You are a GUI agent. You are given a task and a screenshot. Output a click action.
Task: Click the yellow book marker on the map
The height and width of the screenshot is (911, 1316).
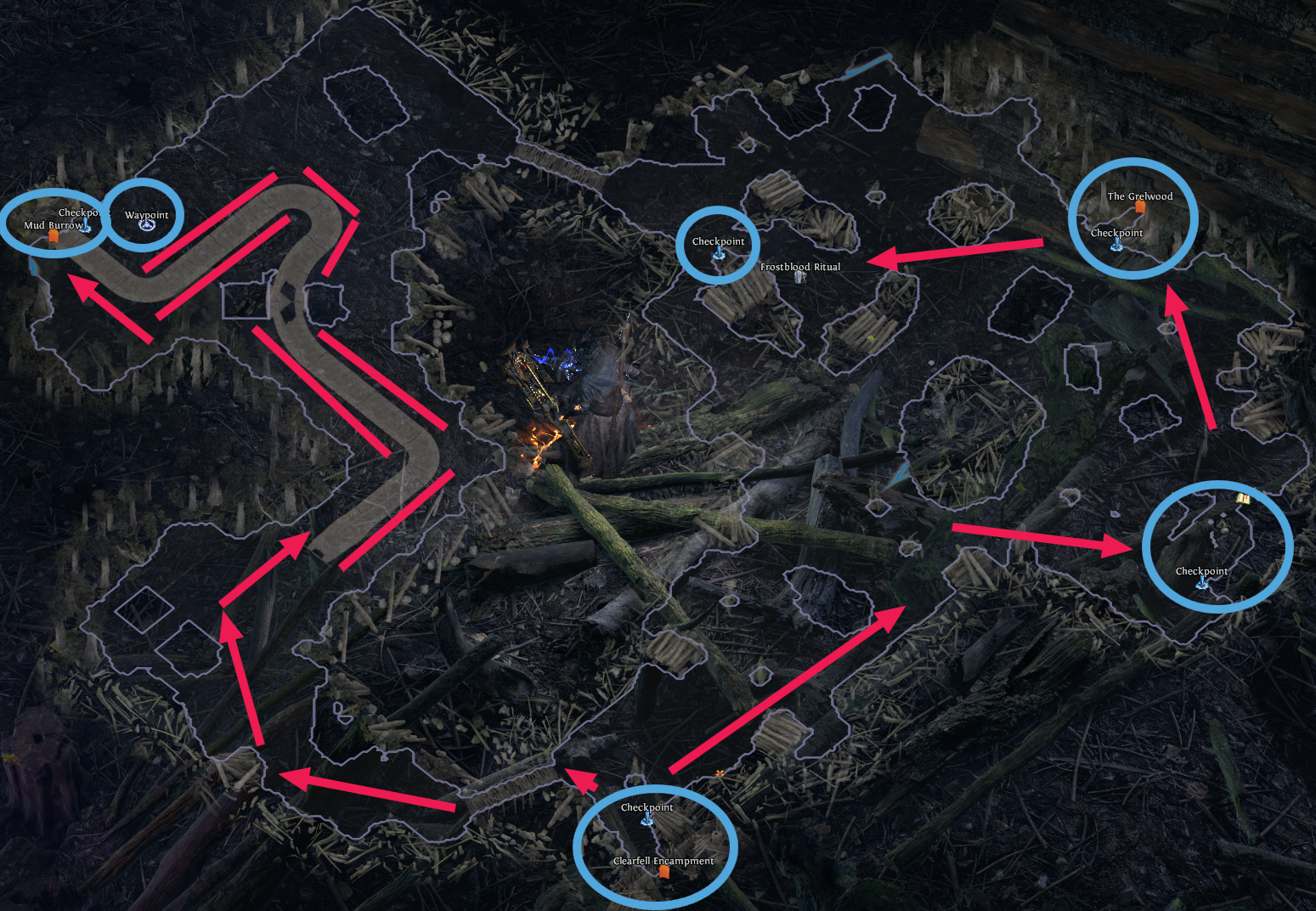click(x=1243, y=498)
